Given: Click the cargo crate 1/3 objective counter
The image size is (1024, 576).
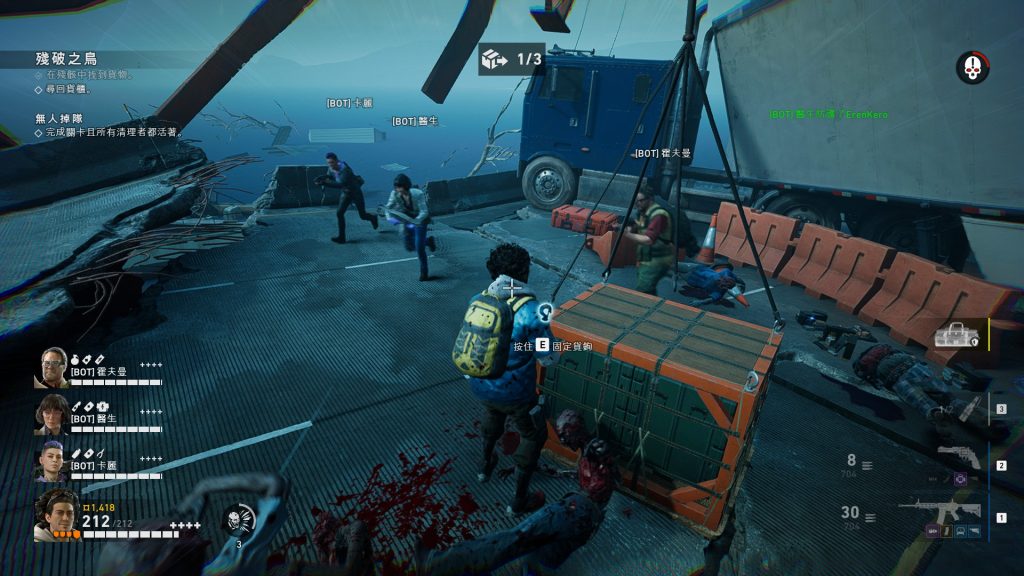Looking at the screenshot, I should (511, 60).
